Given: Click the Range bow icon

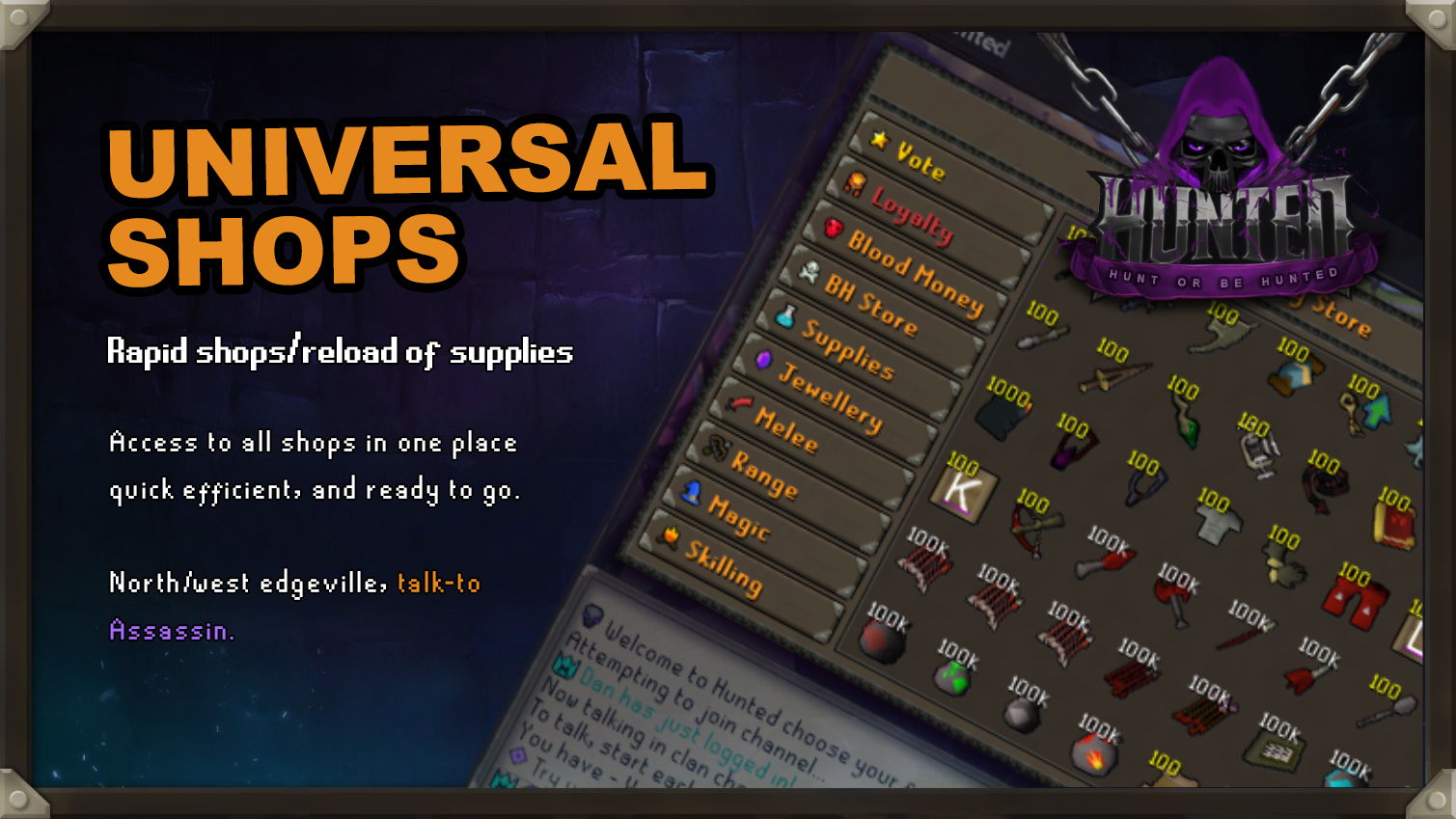Looking at the screenshot, I should tap(719, 447).
